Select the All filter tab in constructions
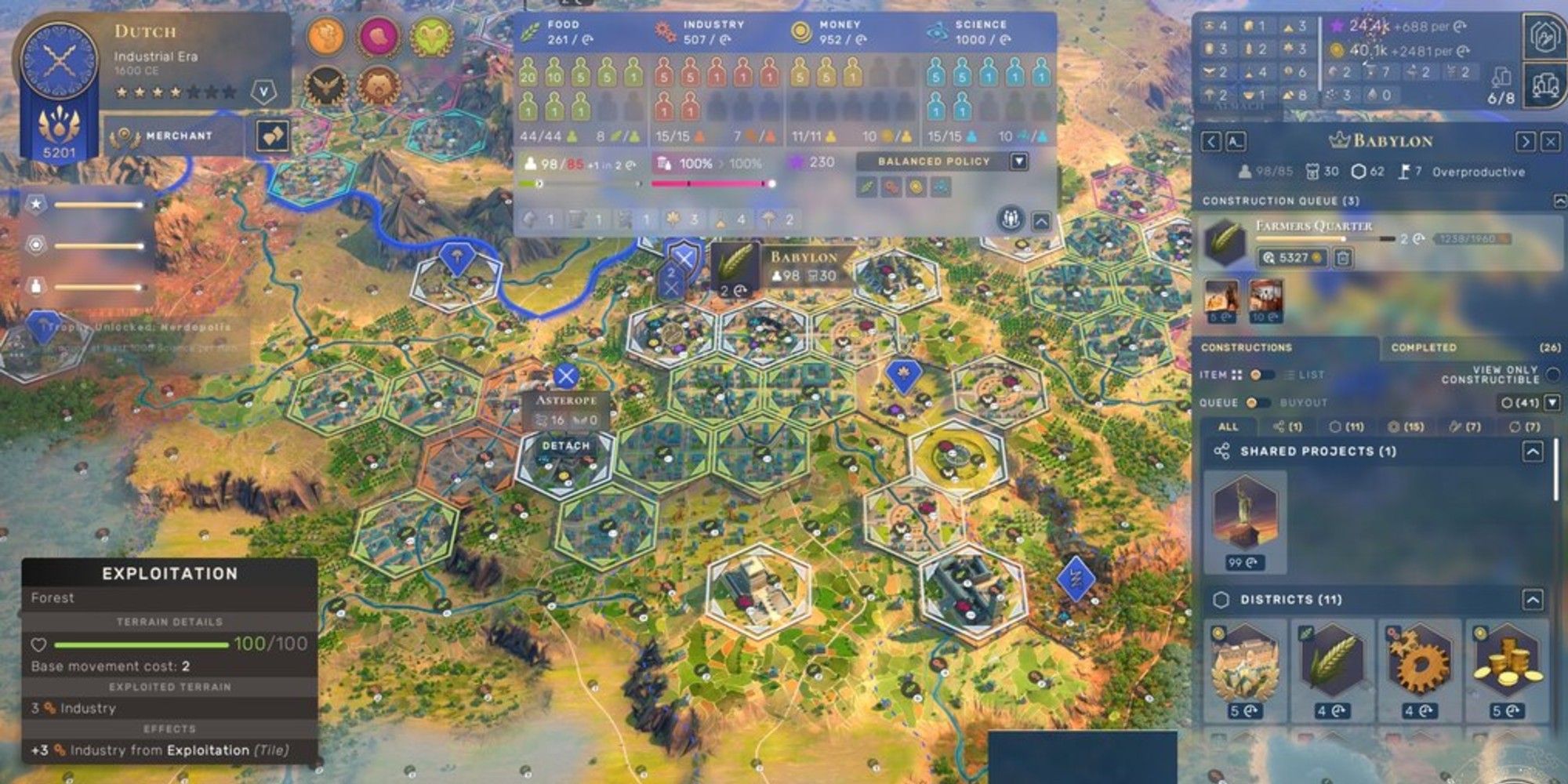1568x784 pixels. pyautogui.click(x=1228, y=426)
